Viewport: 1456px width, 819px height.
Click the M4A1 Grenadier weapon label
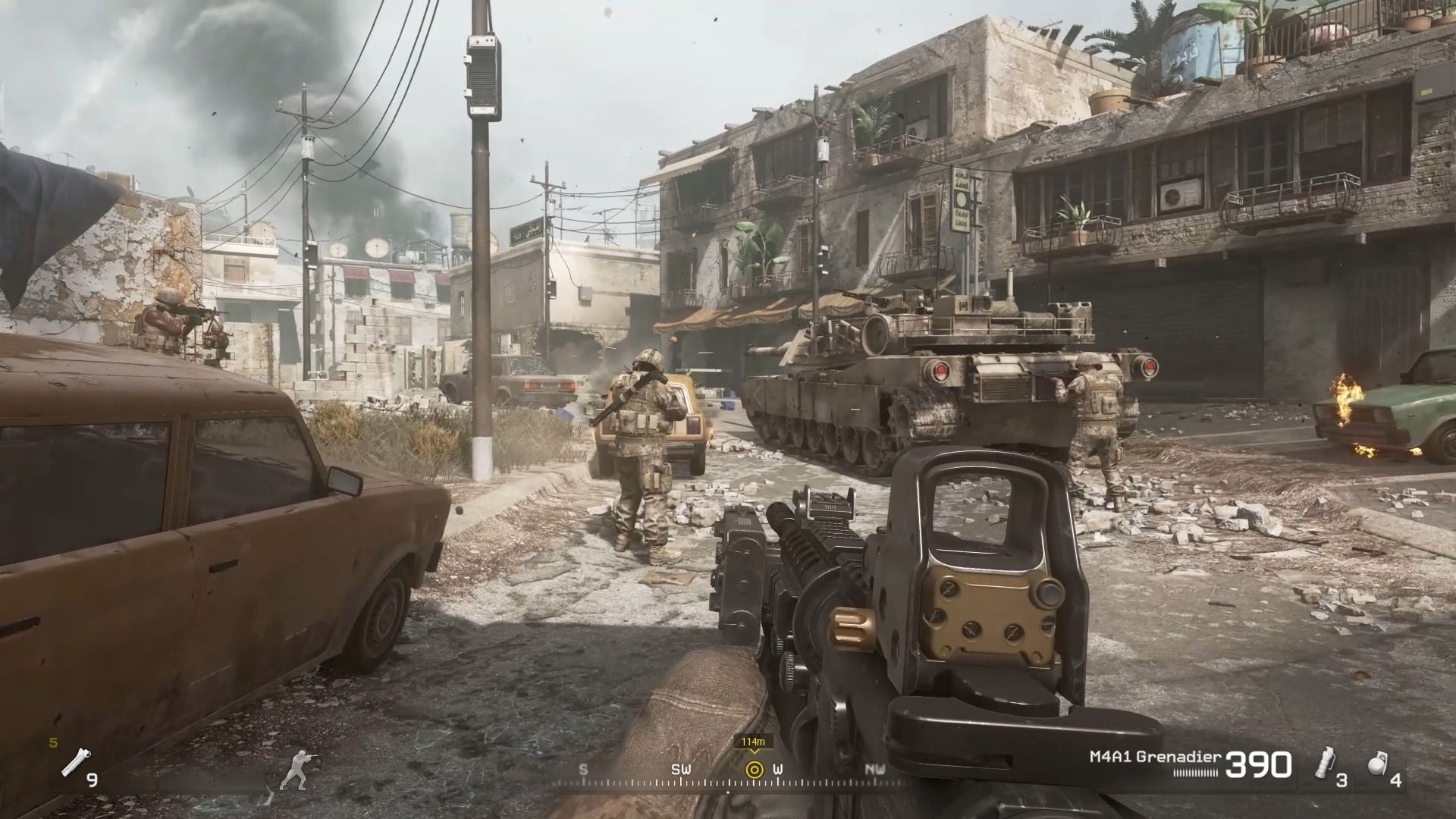[x=1155, y=756]
